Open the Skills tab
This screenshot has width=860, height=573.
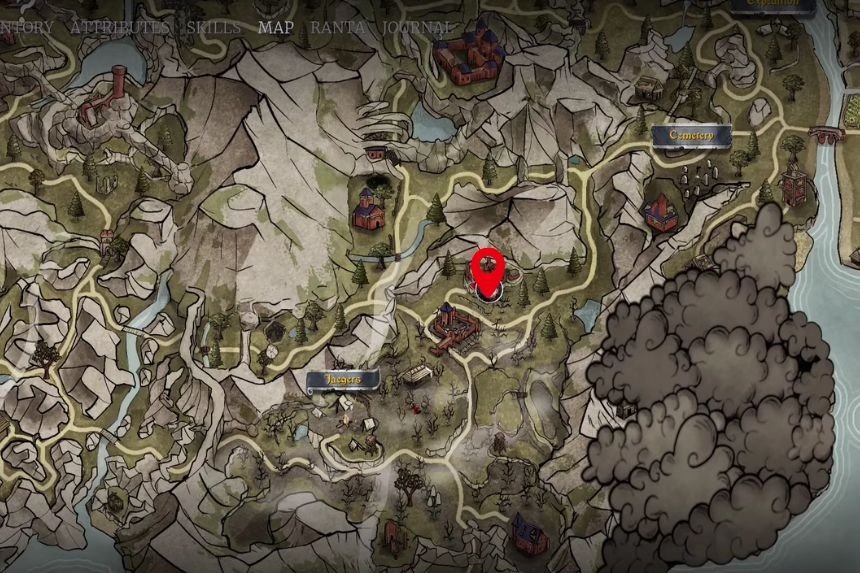(x=214, y=27)
